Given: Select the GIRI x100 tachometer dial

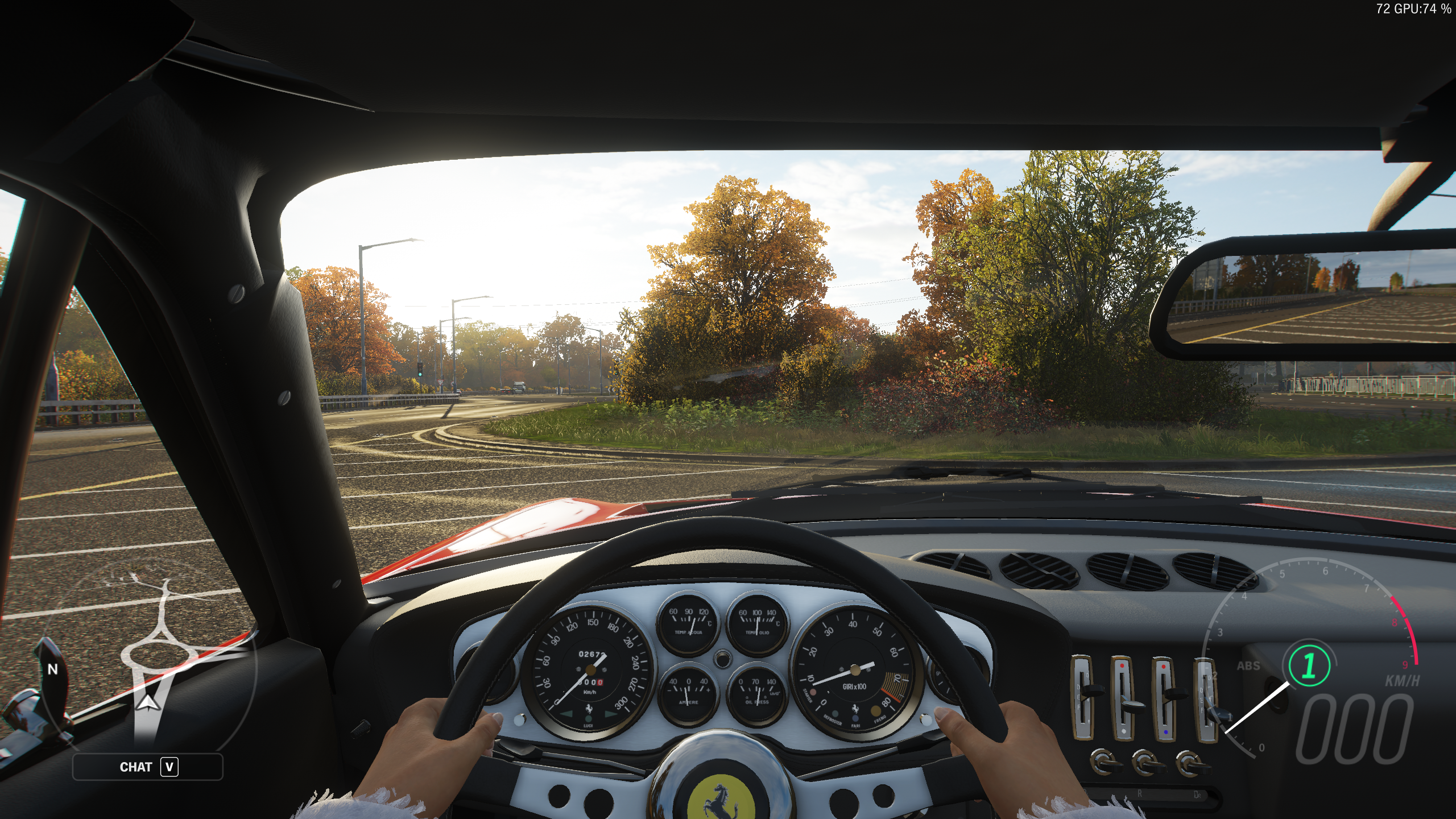Looking at the screenshot, I should click(x=855, y=668).
